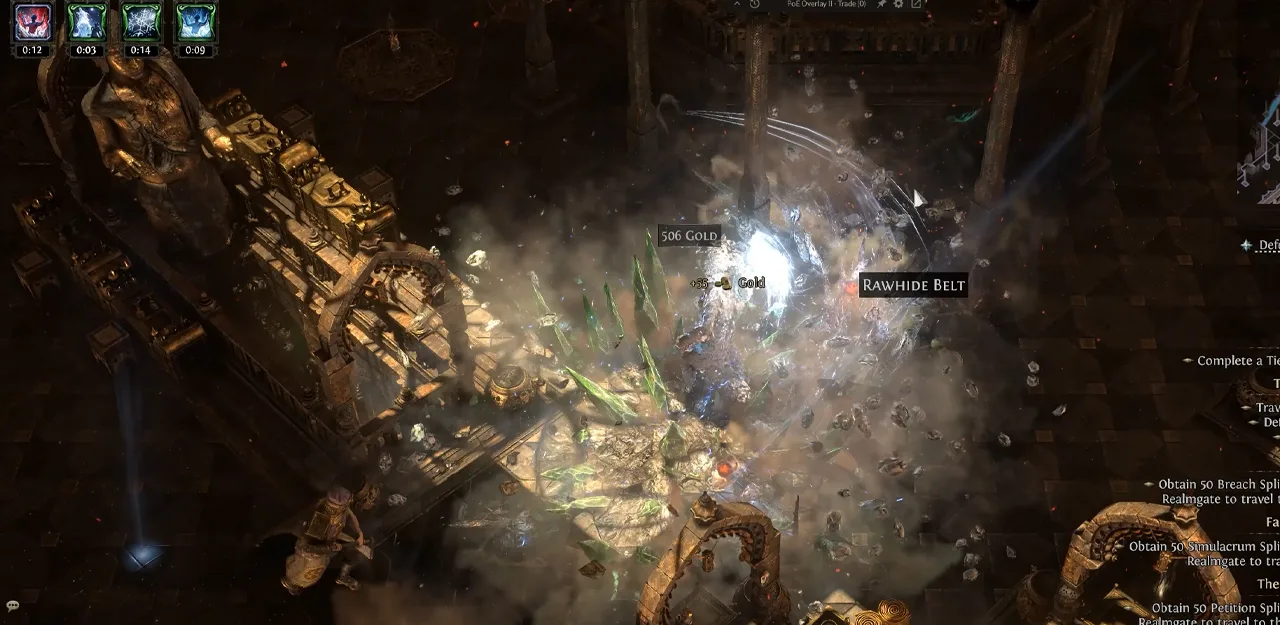The height and width of the screenshot is (625, 1280).
Task: Select the red raised-arms buff icon
Action: [32, 22]
